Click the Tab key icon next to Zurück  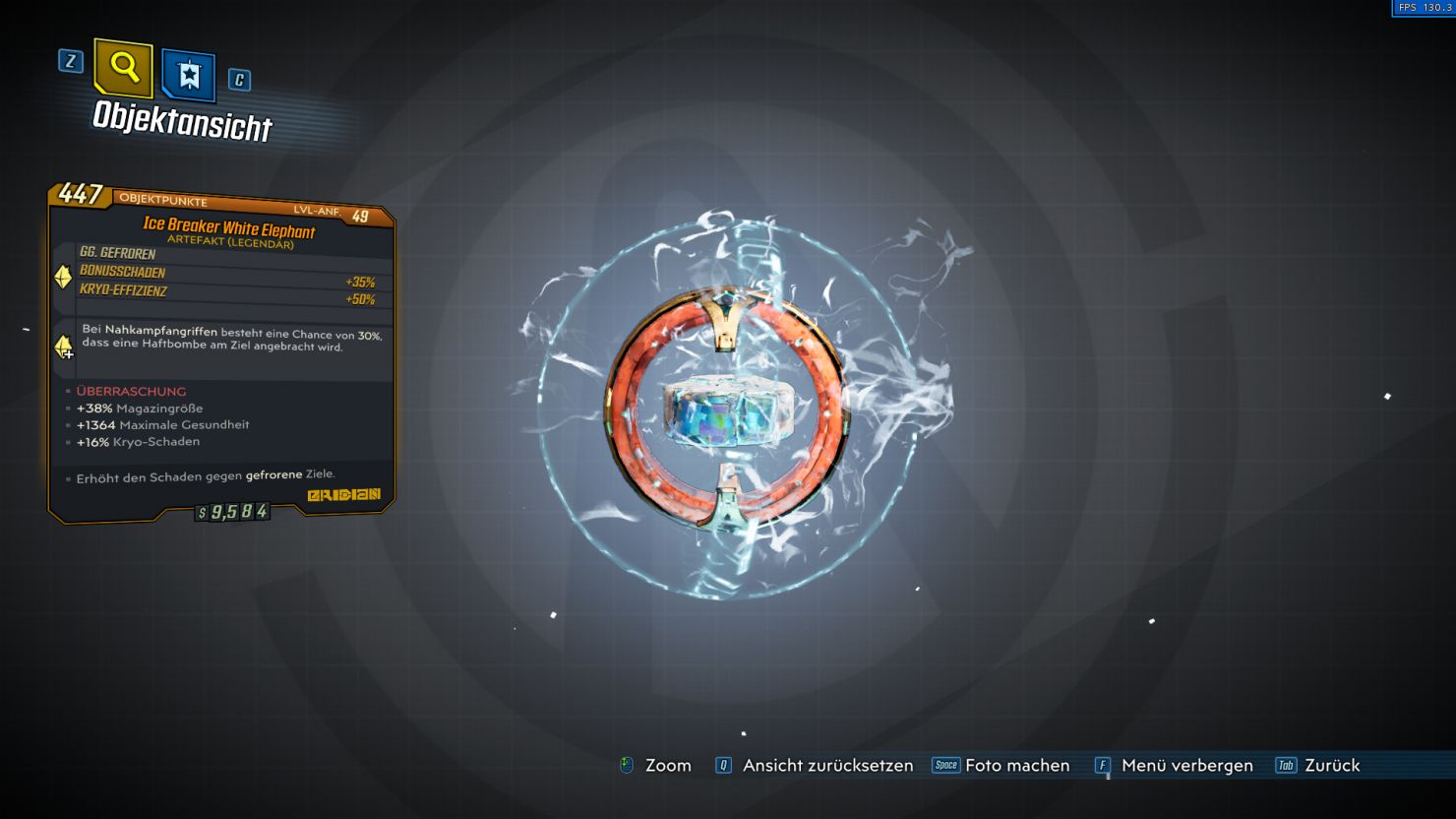click(x=1285, y=765)
